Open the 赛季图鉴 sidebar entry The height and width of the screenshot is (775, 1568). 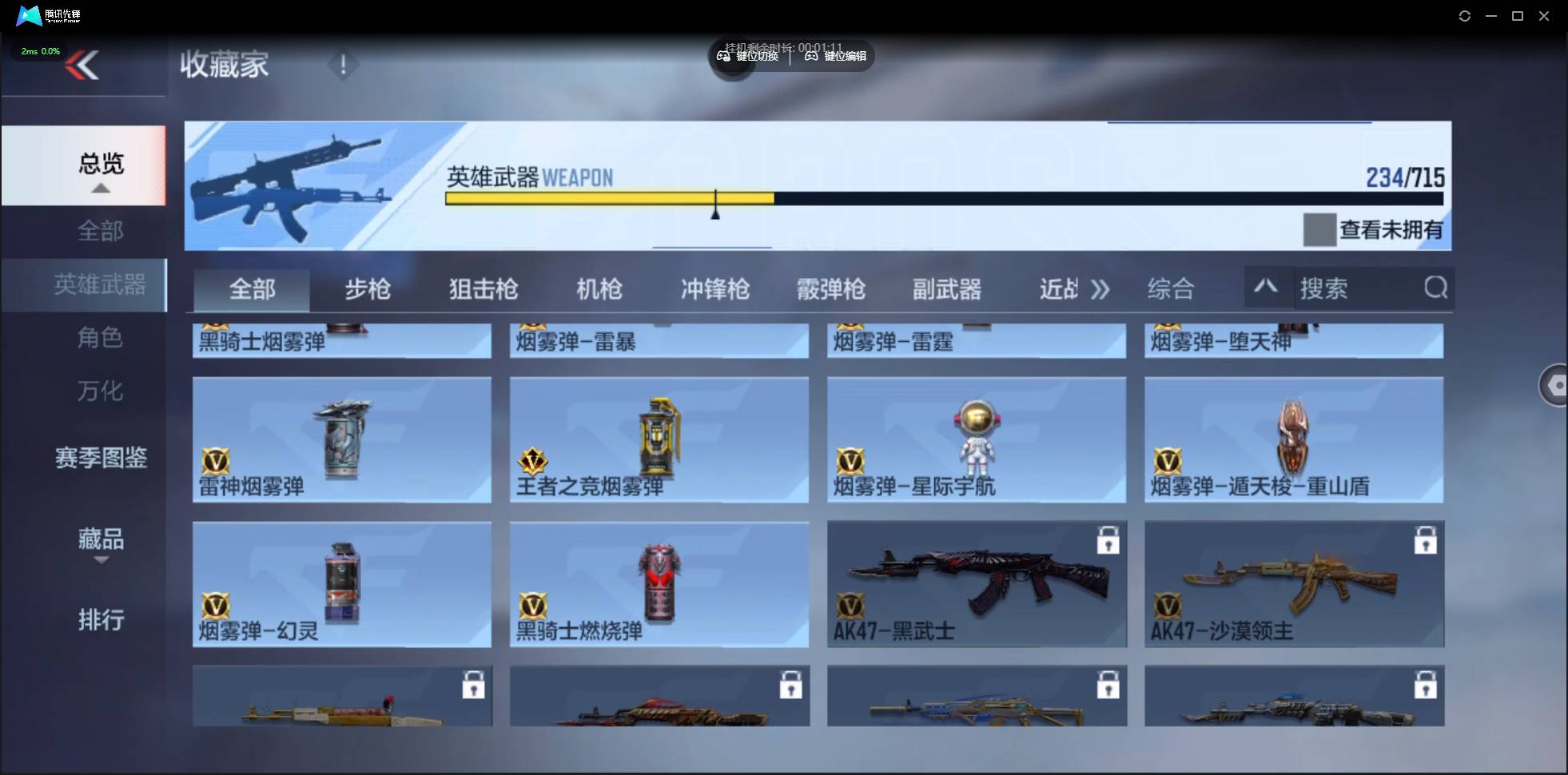point(100,458)
